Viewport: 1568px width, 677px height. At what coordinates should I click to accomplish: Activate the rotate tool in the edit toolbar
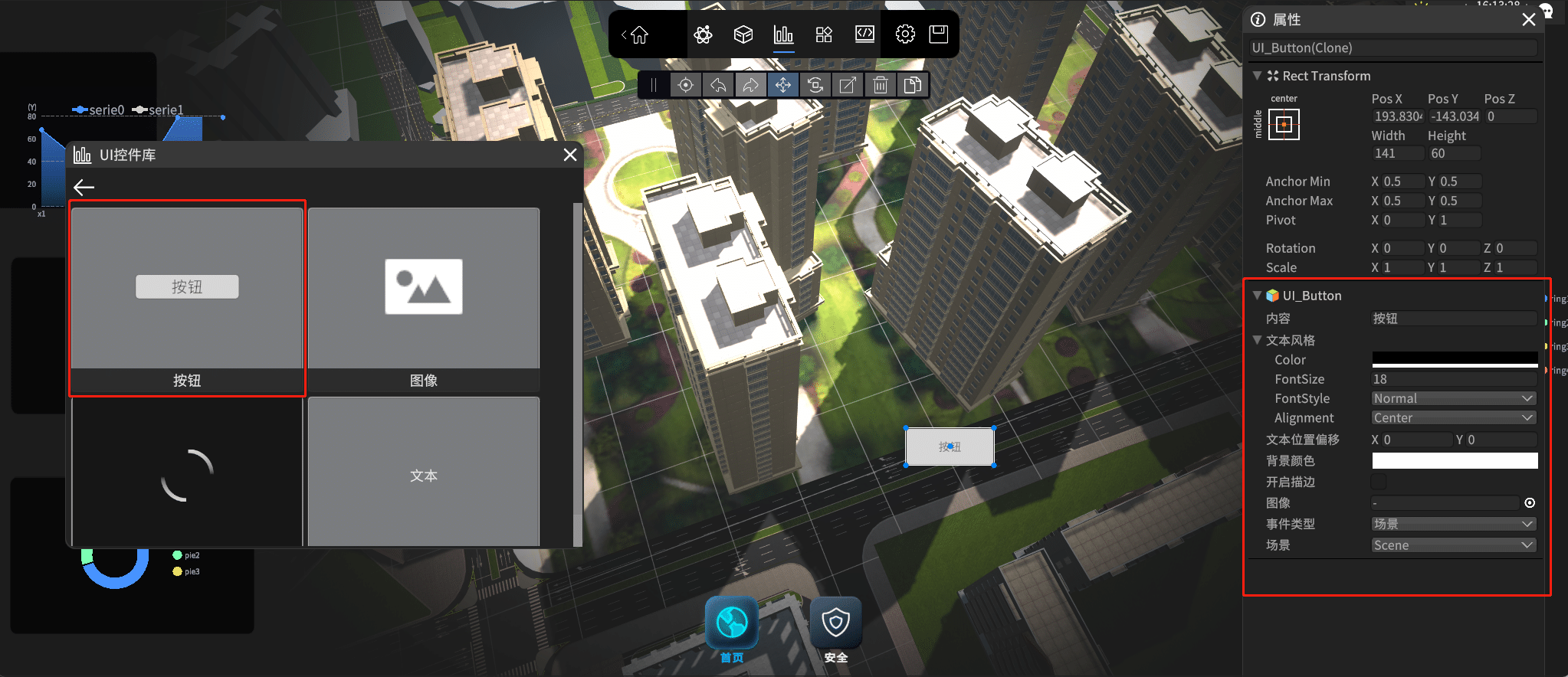click(x=815, y=85)
